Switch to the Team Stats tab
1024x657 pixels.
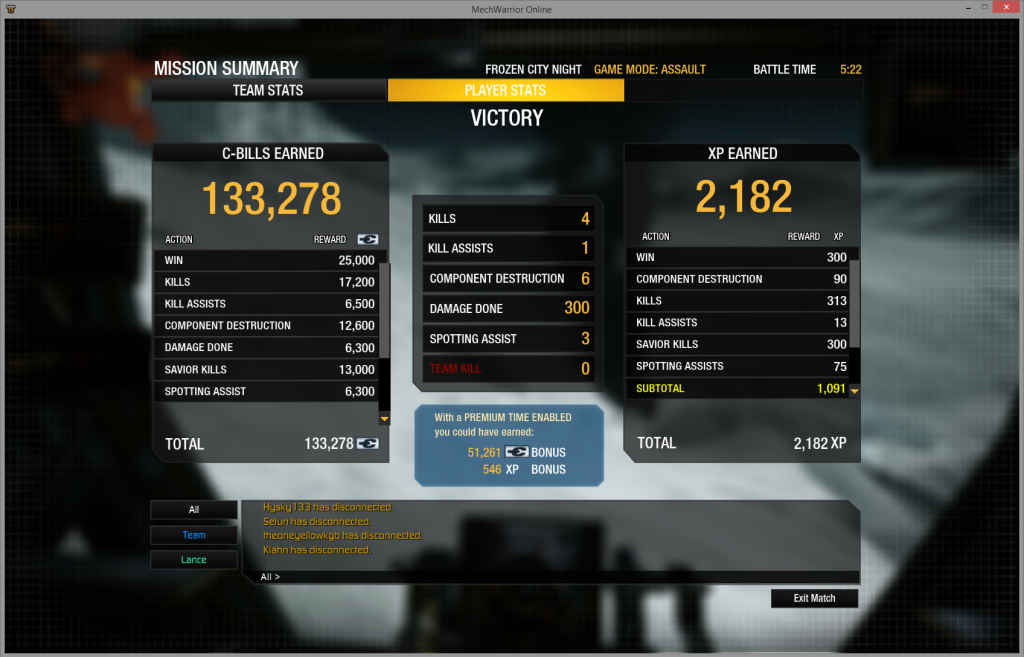[268, 91]
